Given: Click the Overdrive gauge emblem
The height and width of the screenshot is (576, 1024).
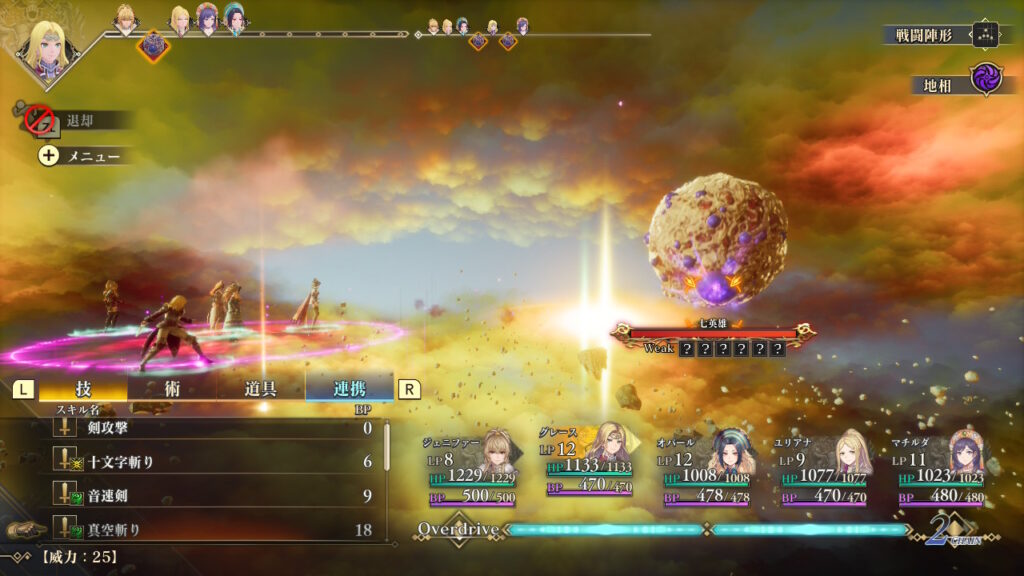Looking at the screenshot, I should (x=457, y=528).
